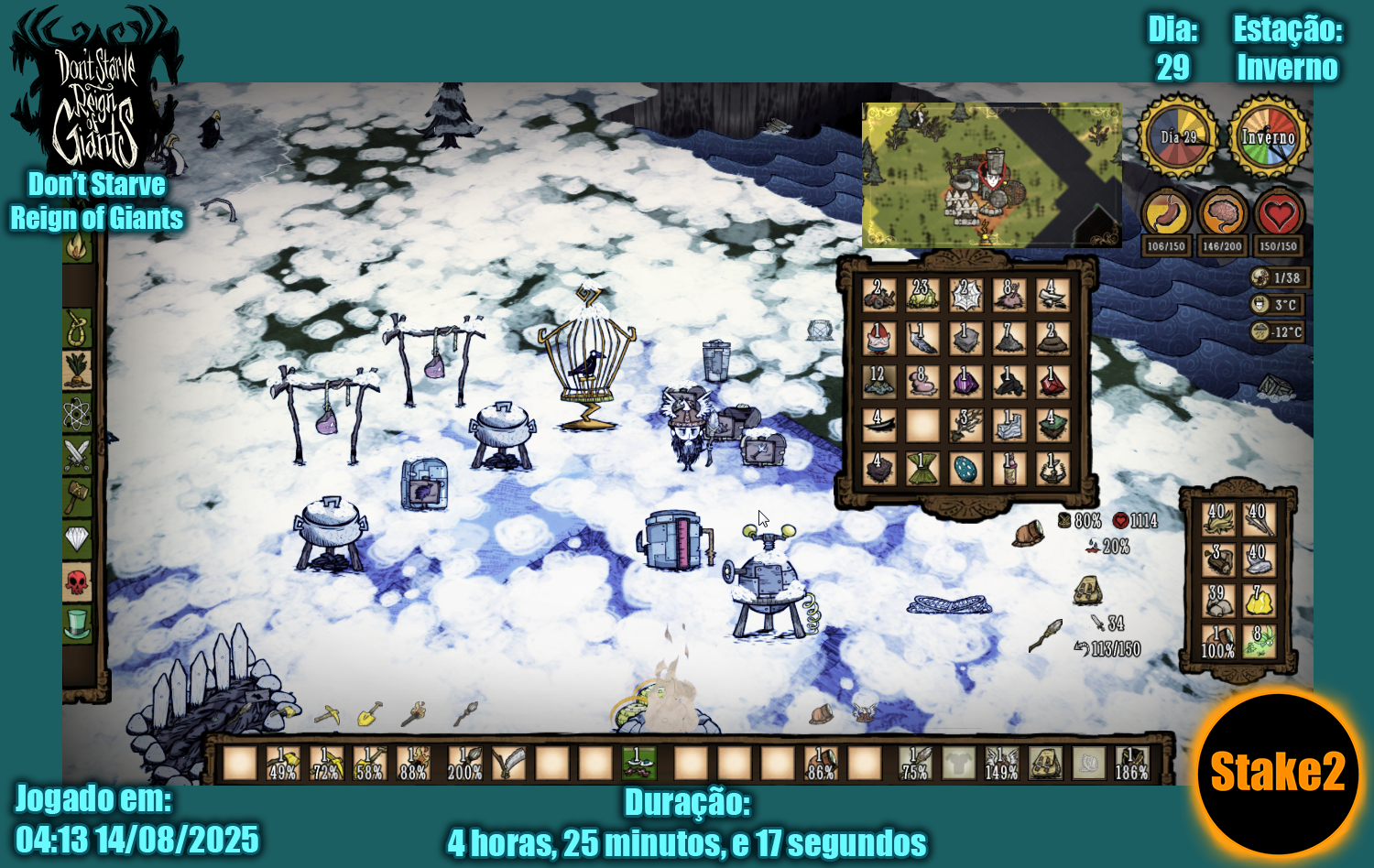
Task: Open the Science crafting tab
Action: pyautogui.click(x=77, y=414)
